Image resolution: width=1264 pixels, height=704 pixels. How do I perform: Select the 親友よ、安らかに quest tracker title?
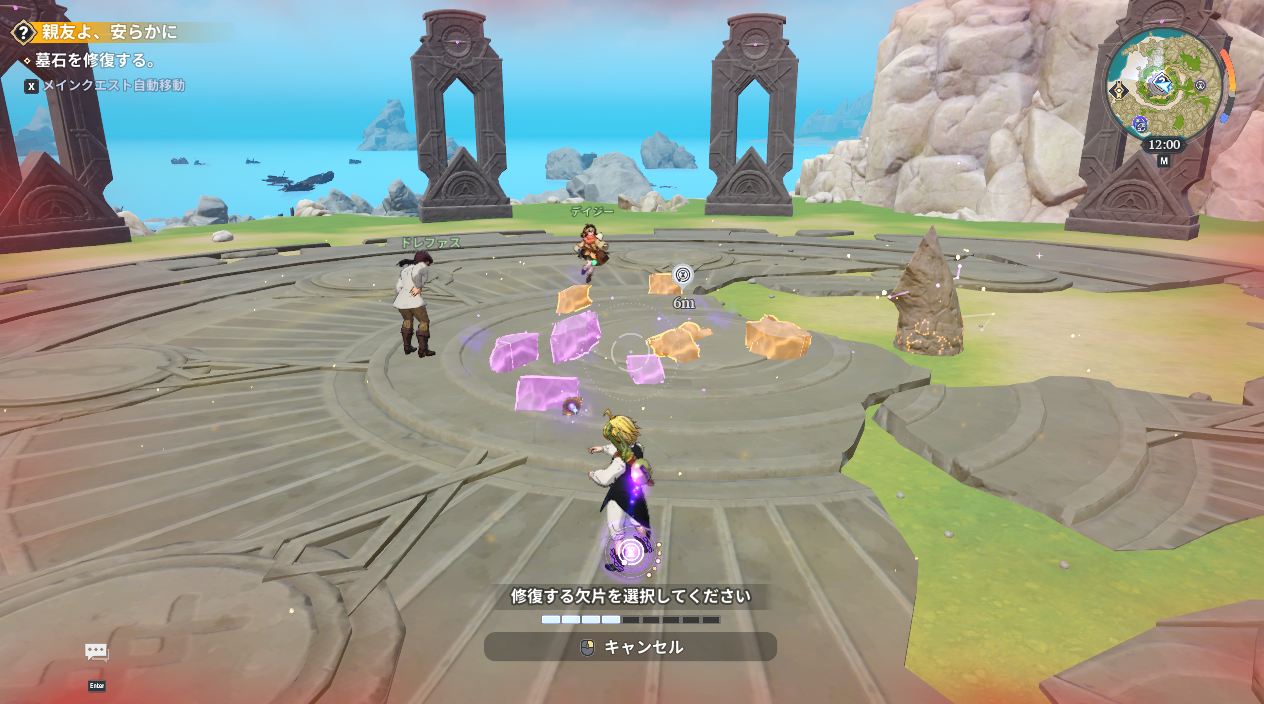(x=109, y=32)
